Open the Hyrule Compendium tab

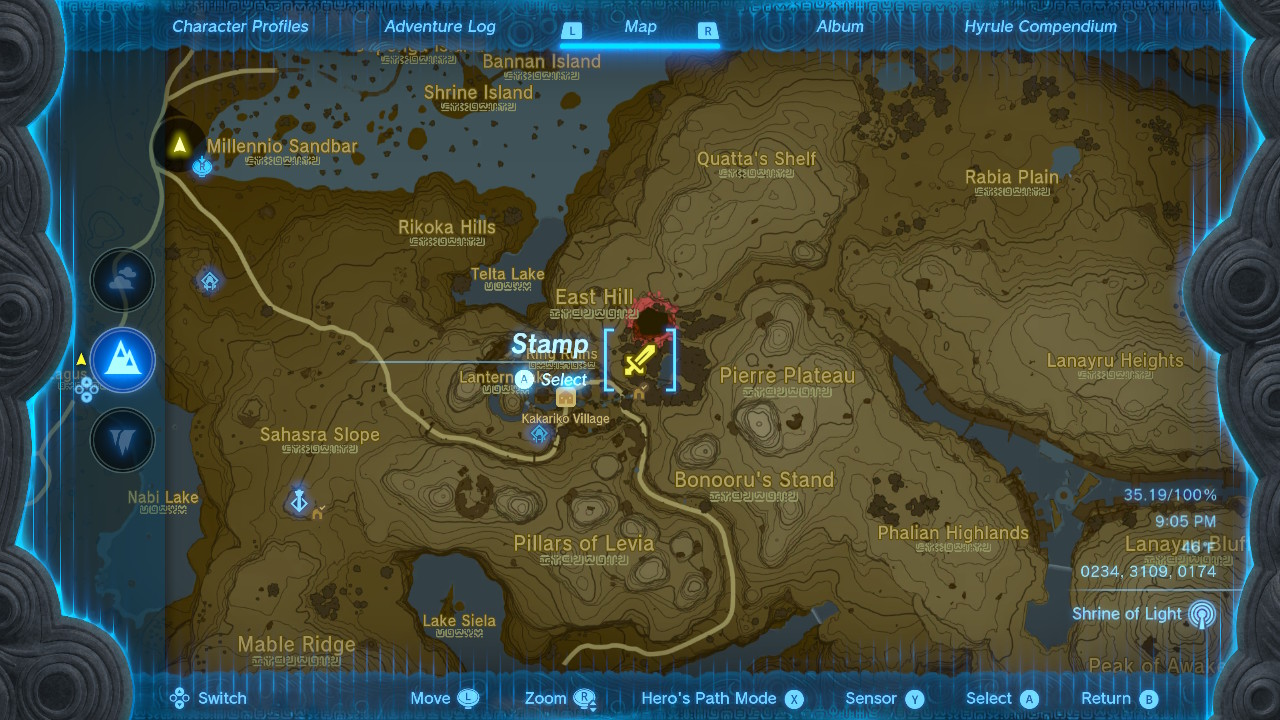click(1040, 27)
